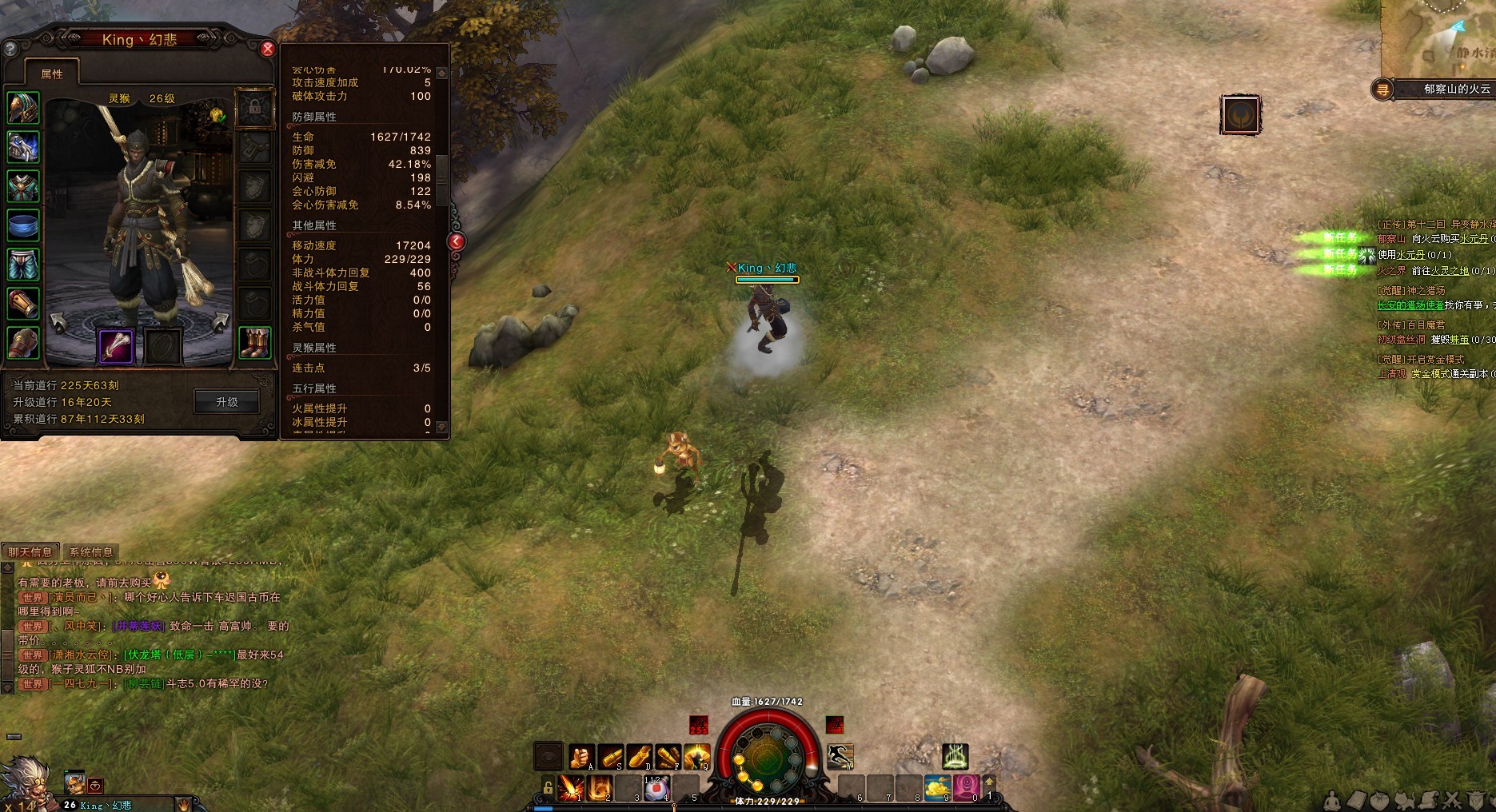
Task: Open the 聊天信息 chat tab
Action: [30, 551]
